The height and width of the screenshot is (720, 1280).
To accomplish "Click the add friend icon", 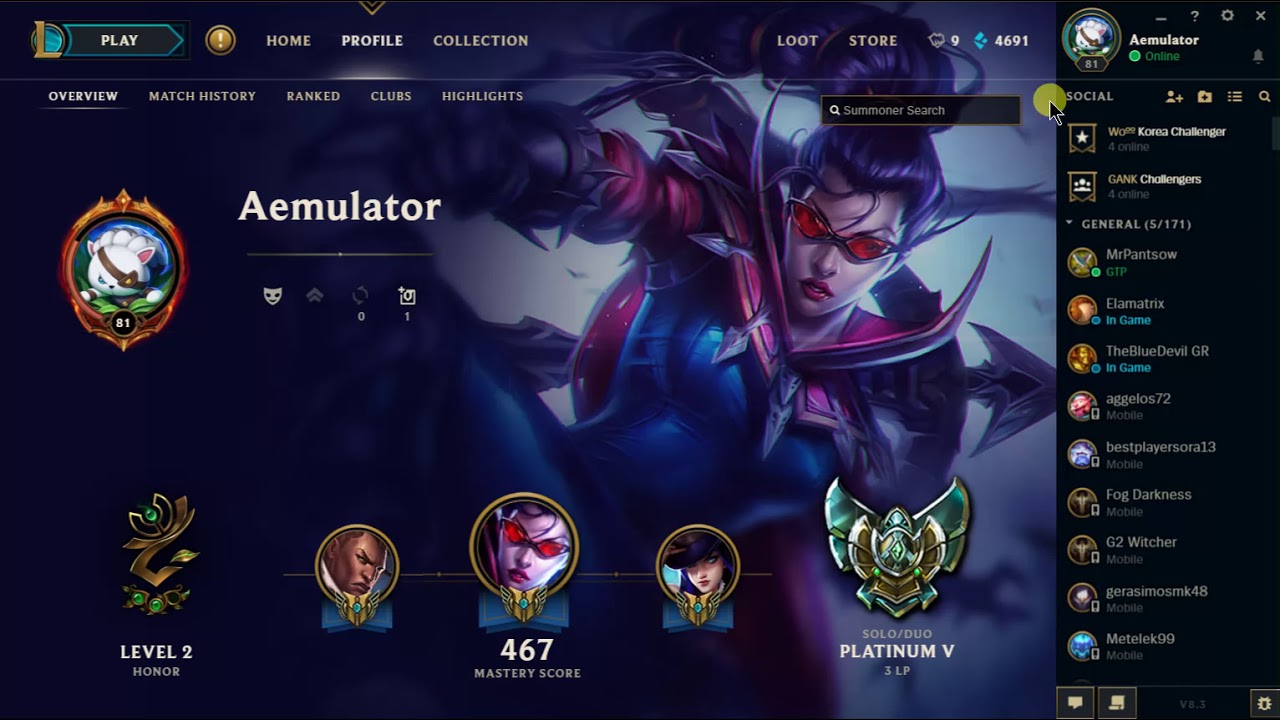I will point(1173,96).
